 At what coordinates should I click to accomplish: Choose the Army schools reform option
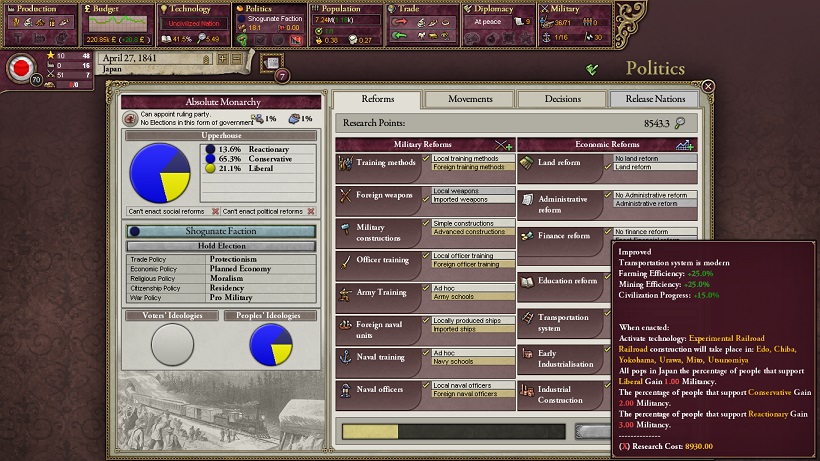click(x=473, y=297)
